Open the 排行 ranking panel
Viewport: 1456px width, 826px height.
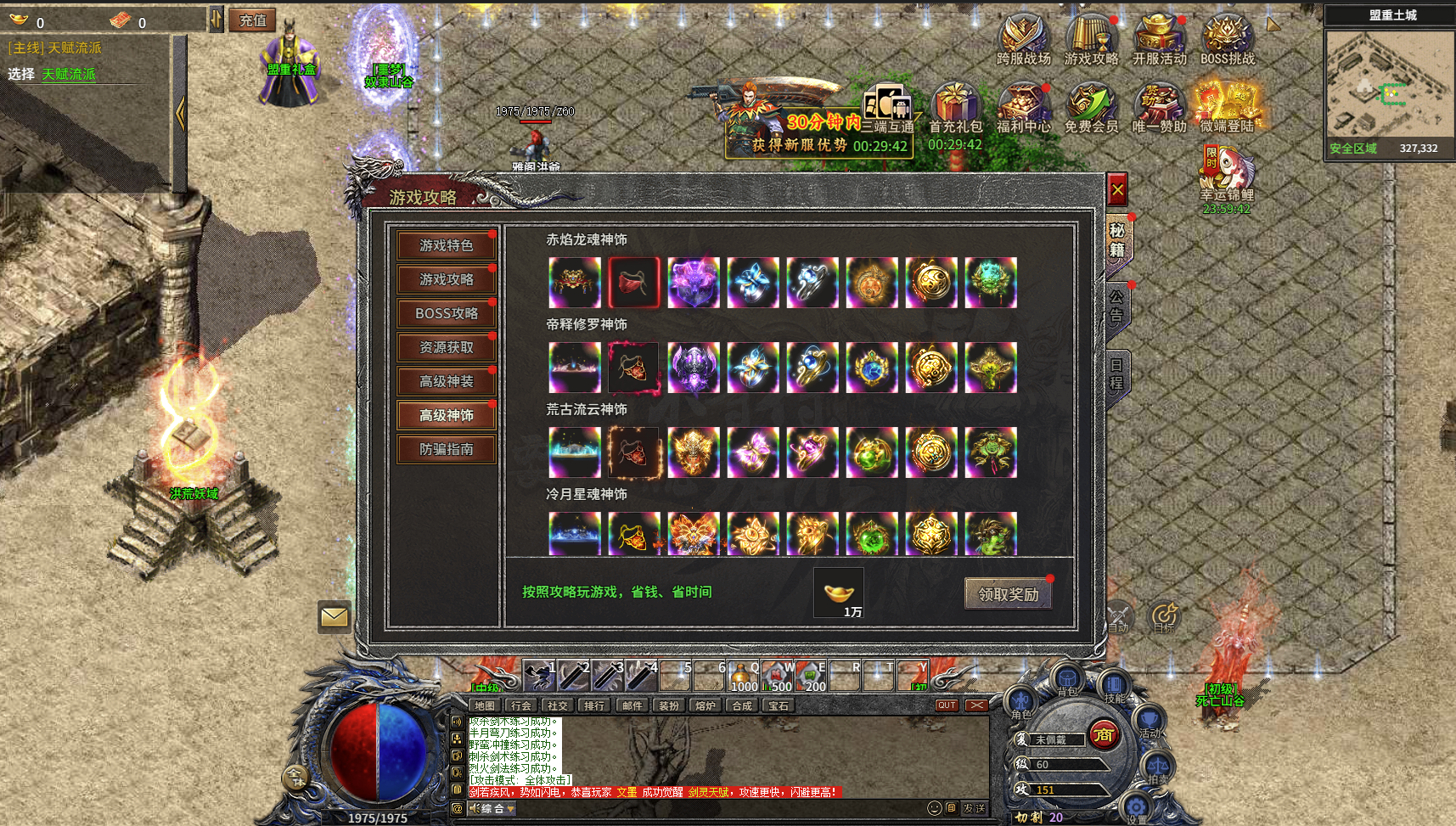(x=594, y=705)
